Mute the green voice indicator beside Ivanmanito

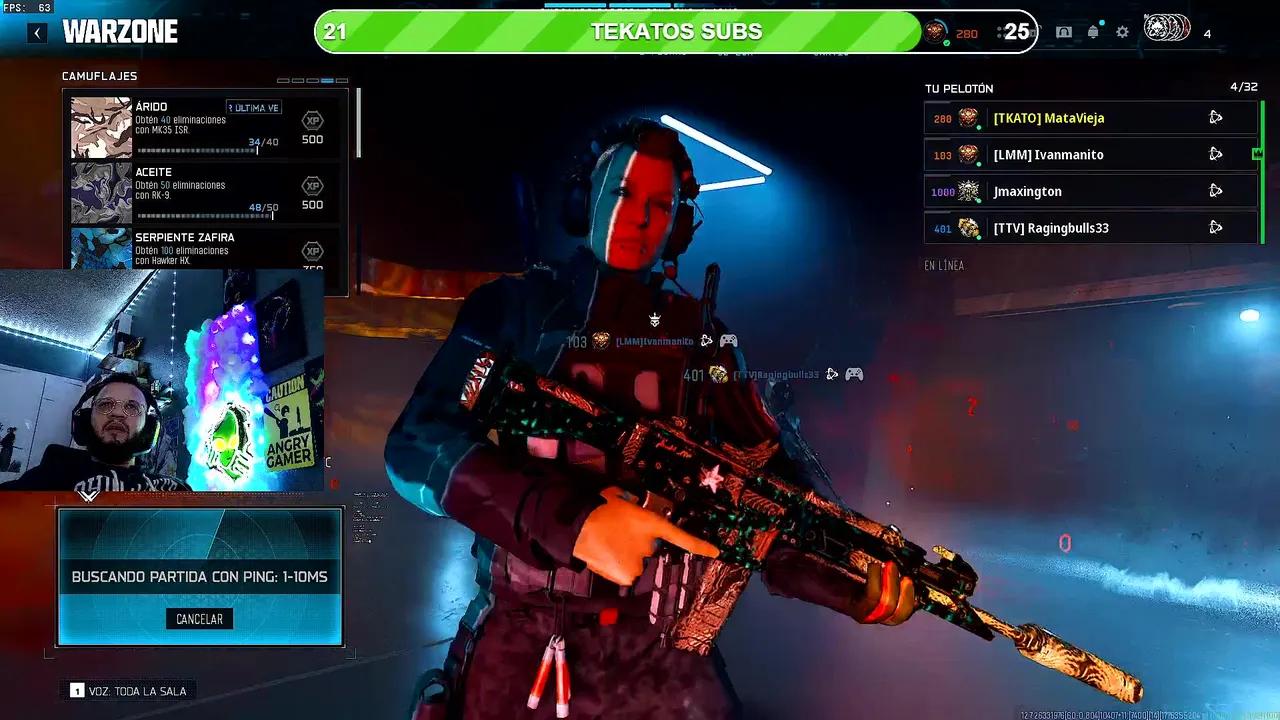coord(979,163)
